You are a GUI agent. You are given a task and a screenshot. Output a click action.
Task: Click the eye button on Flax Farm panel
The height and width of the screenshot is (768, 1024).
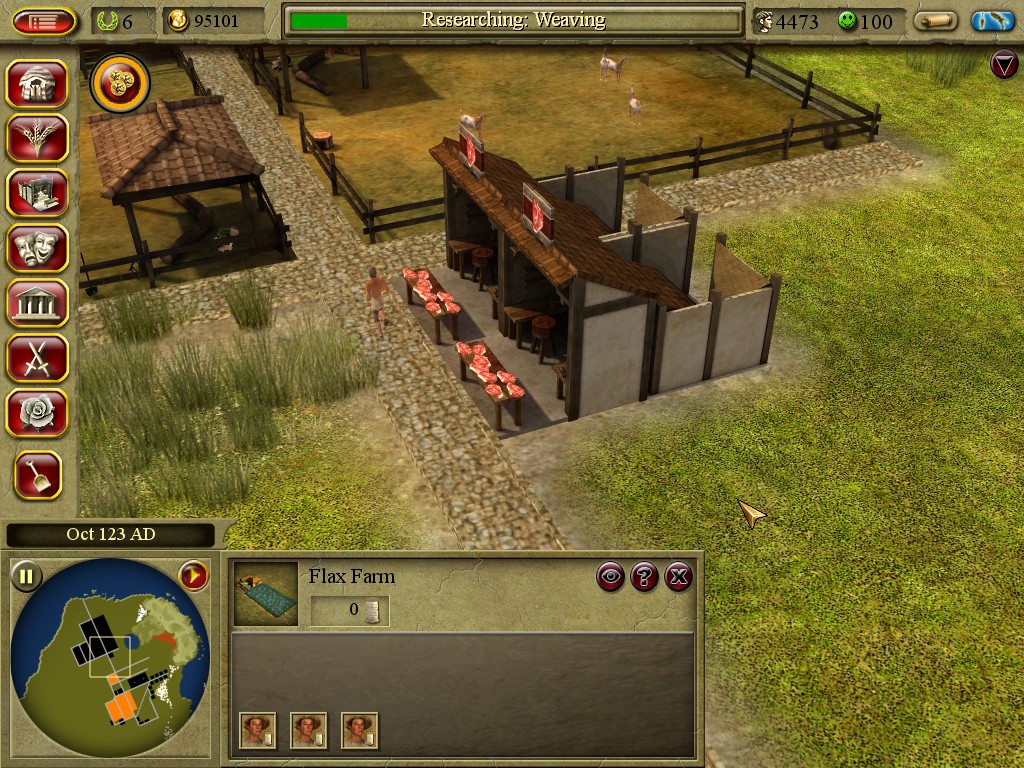tap(611, 576)
